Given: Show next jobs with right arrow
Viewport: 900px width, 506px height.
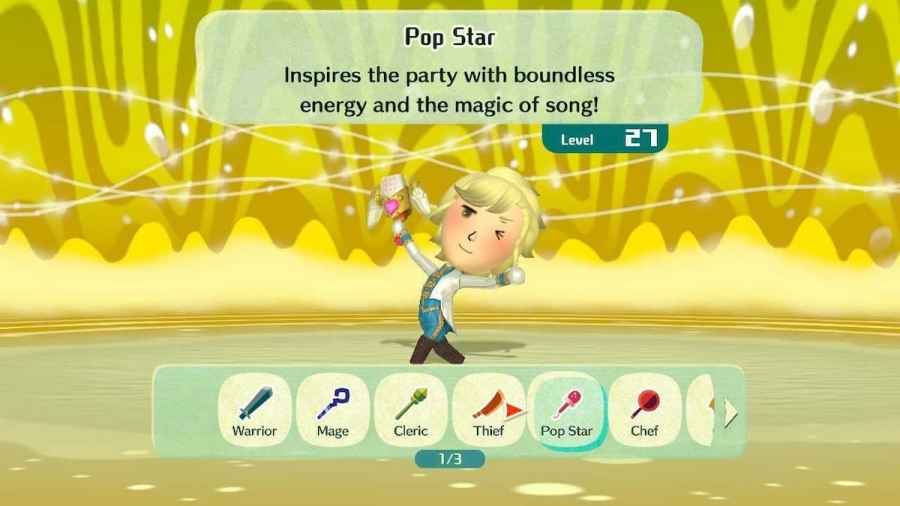Looking at the screenshot, I should (x=731, y=411).
